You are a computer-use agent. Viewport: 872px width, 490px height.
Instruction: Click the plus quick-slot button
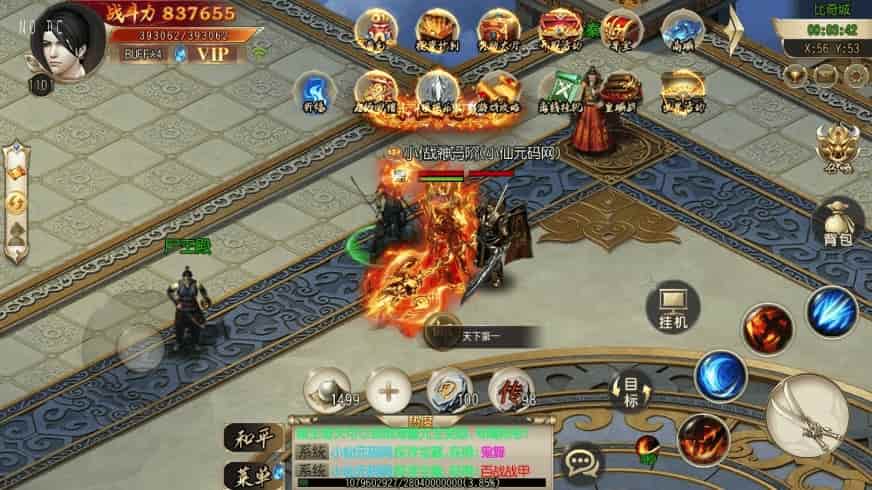tap(390, 388)
